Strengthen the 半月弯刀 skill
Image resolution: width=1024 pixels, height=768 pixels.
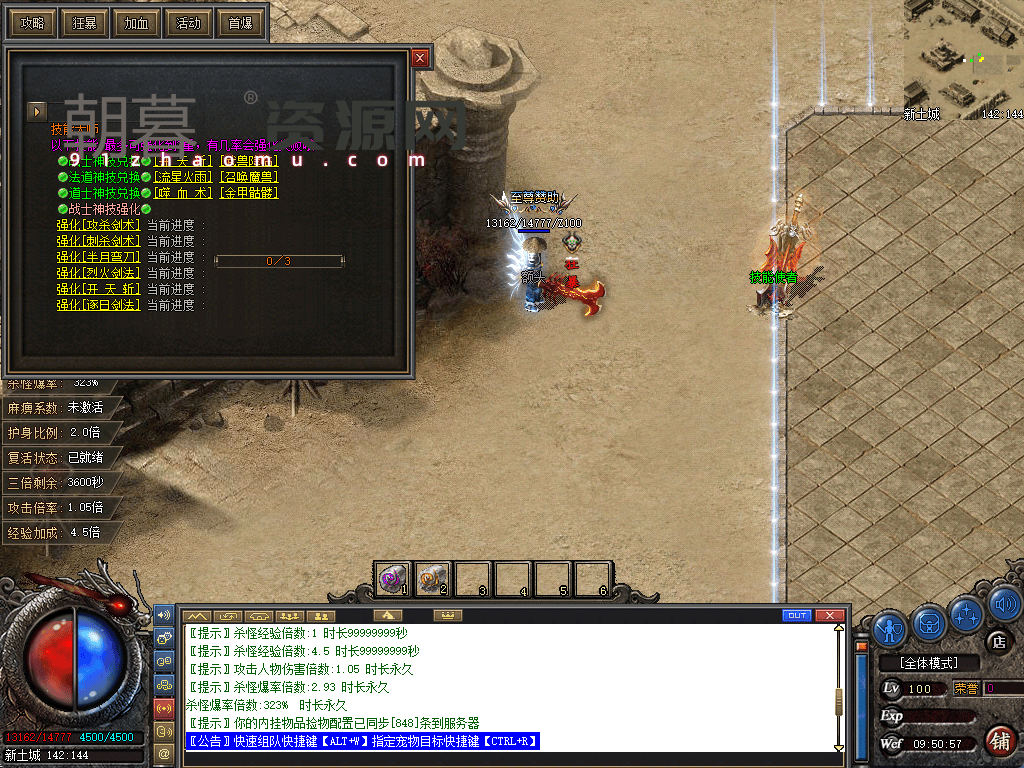point(98,257)
